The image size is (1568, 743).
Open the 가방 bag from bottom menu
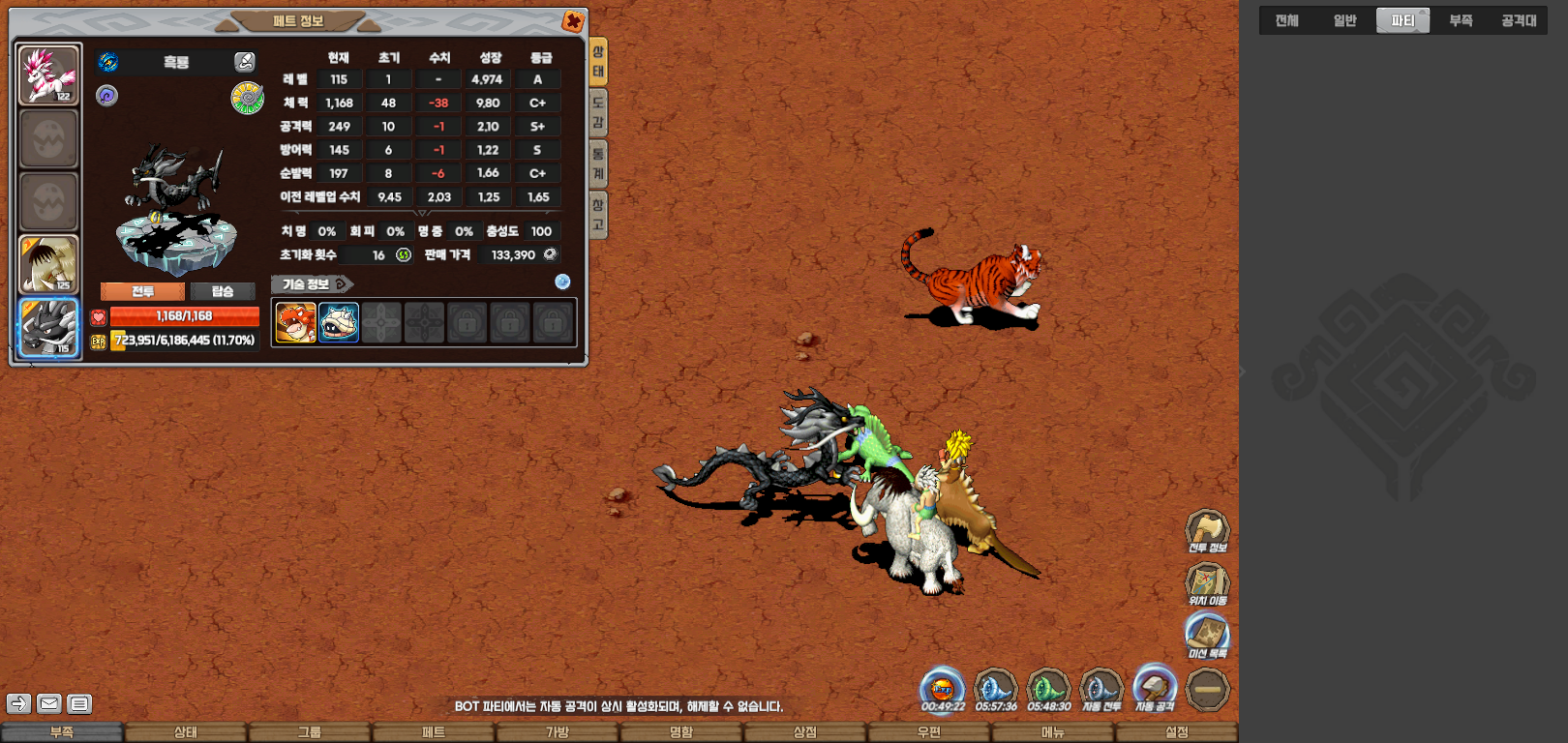558,732
